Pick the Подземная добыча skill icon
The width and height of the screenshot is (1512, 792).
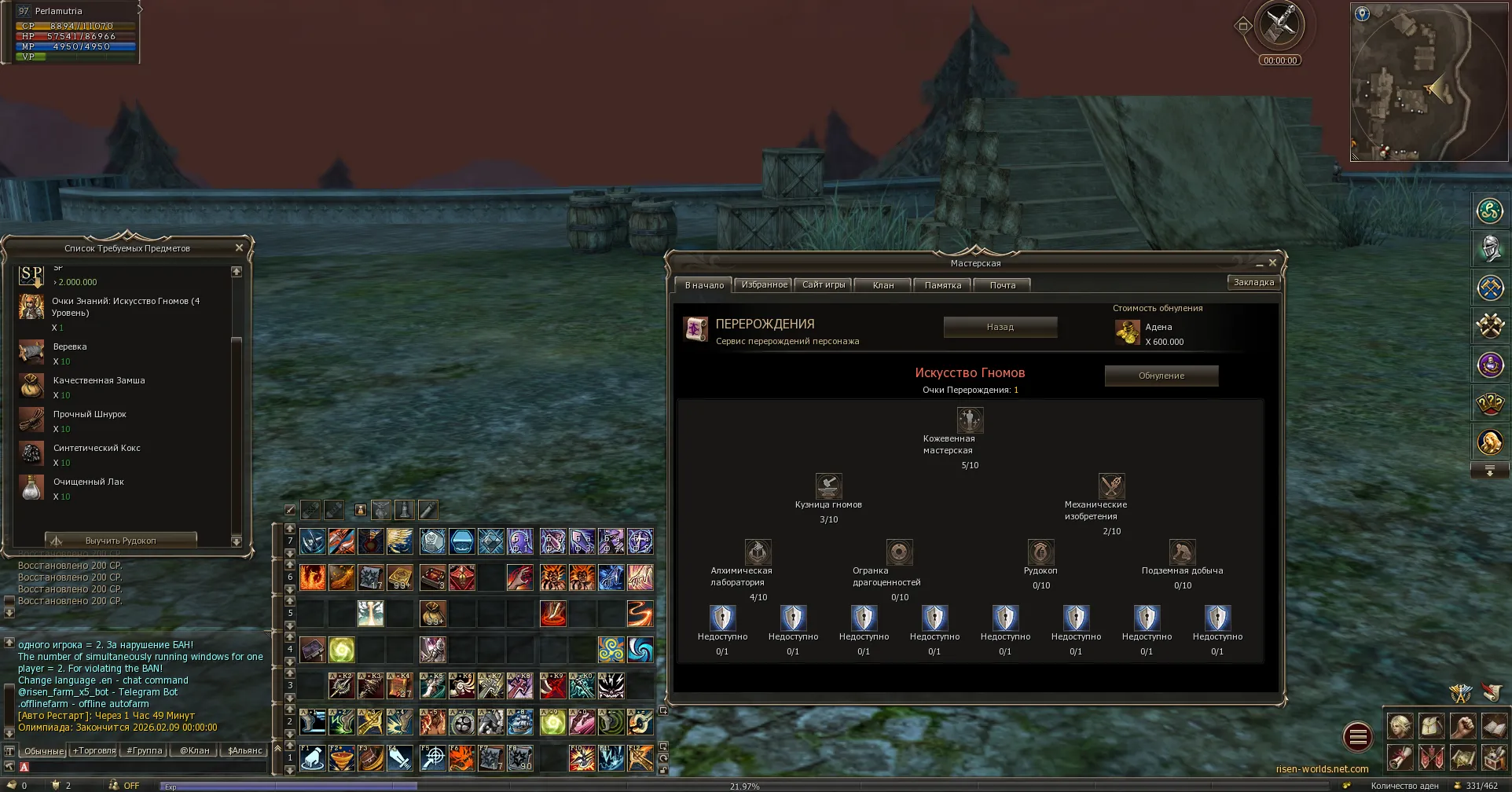coord(1182,552)
